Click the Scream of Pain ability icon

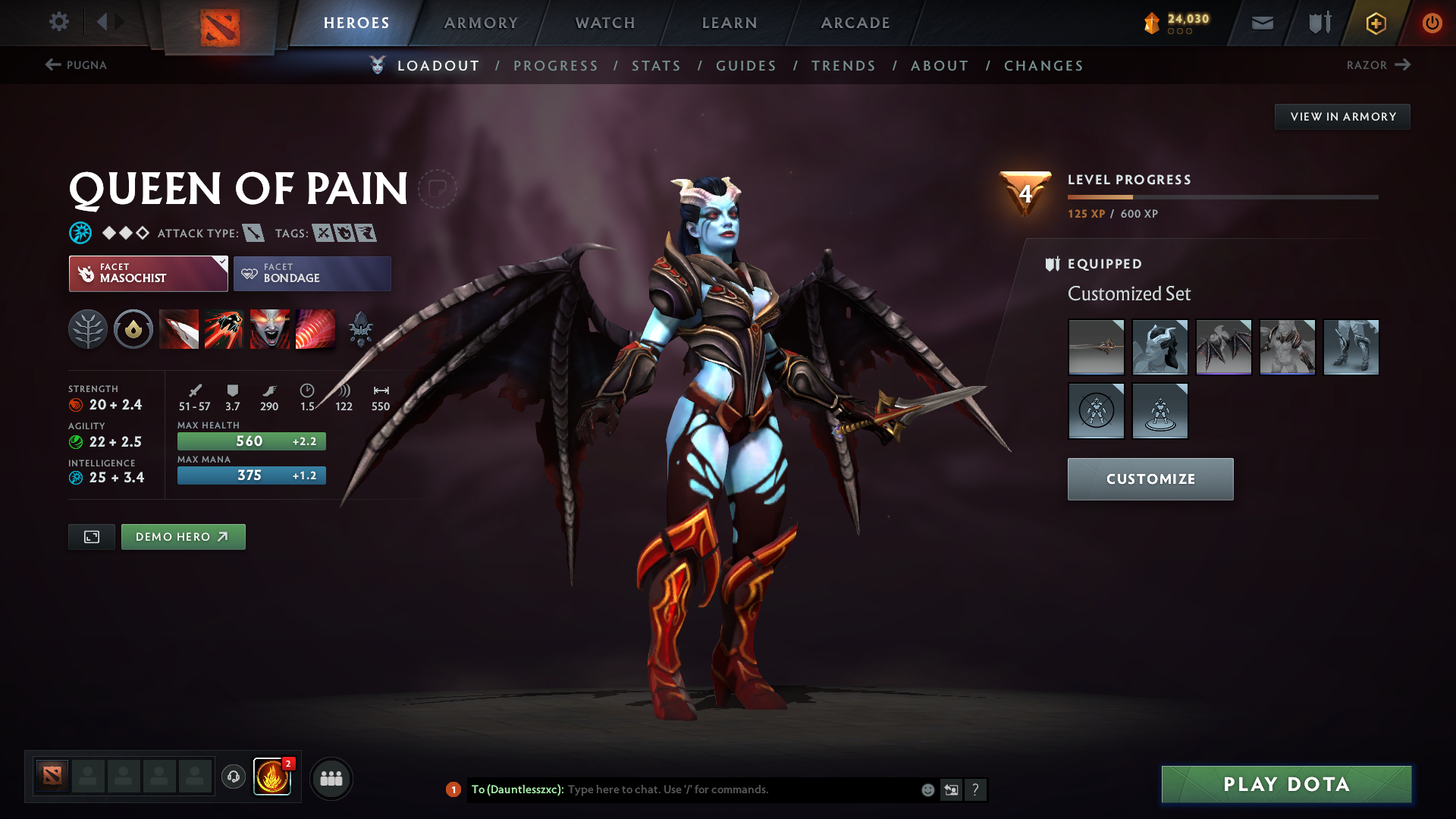pos(270,330)
